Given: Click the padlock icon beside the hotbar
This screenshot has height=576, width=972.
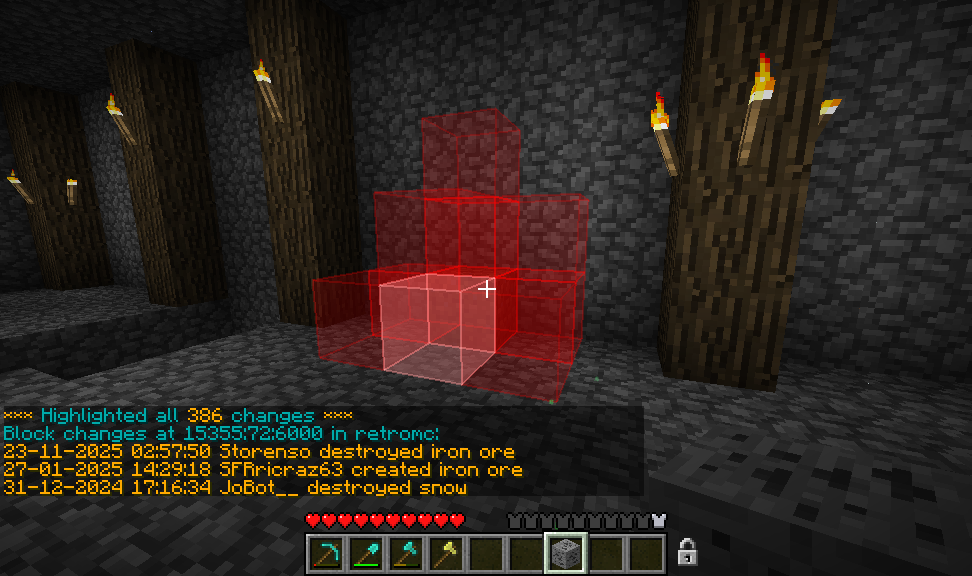Looking at the screenshot, I should 687,551.
